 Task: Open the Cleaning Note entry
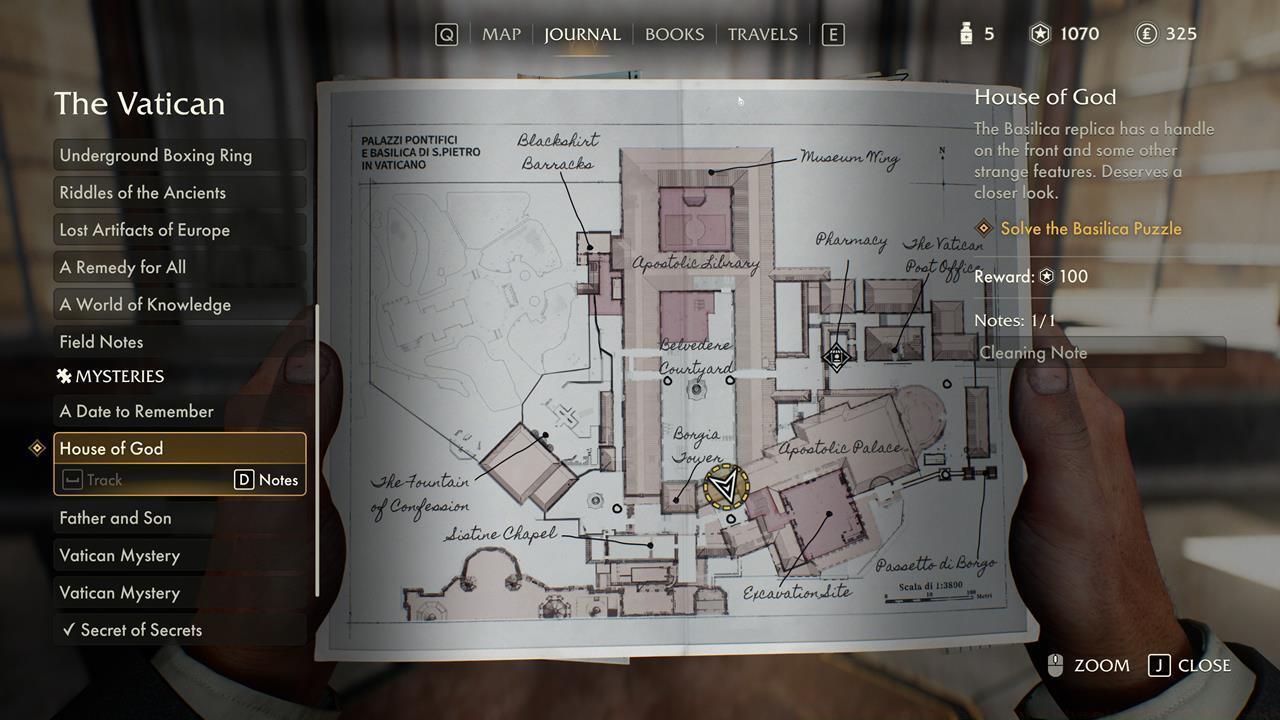1033,352
